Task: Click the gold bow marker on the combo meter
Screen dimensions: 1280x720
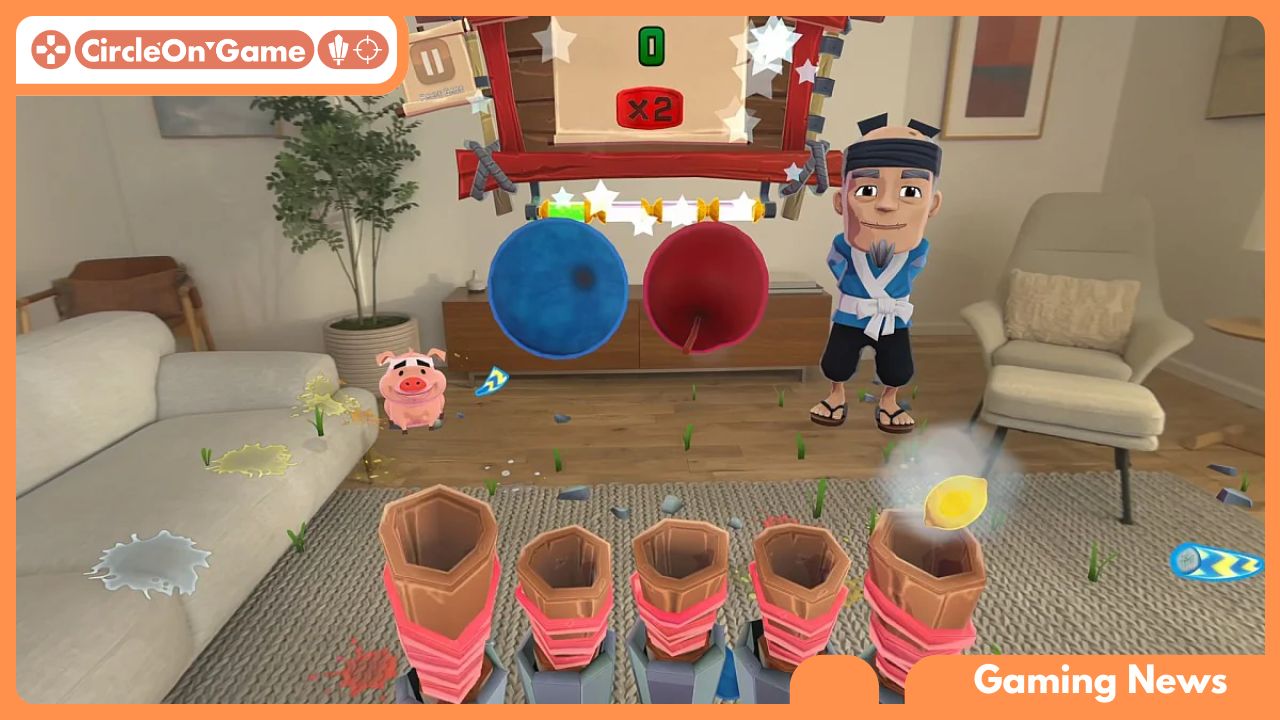Action: click(708, 209)
